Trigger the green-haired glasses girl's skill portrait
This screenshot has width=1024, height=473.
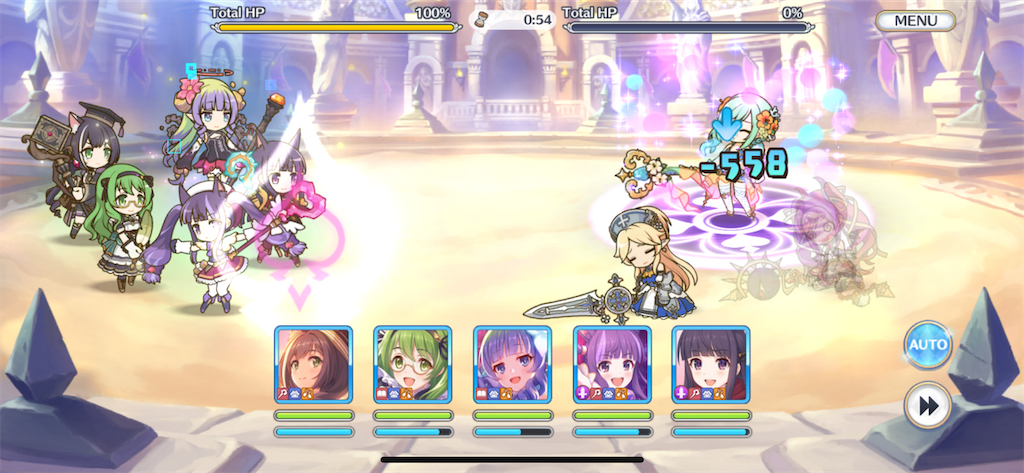(413, 364)
